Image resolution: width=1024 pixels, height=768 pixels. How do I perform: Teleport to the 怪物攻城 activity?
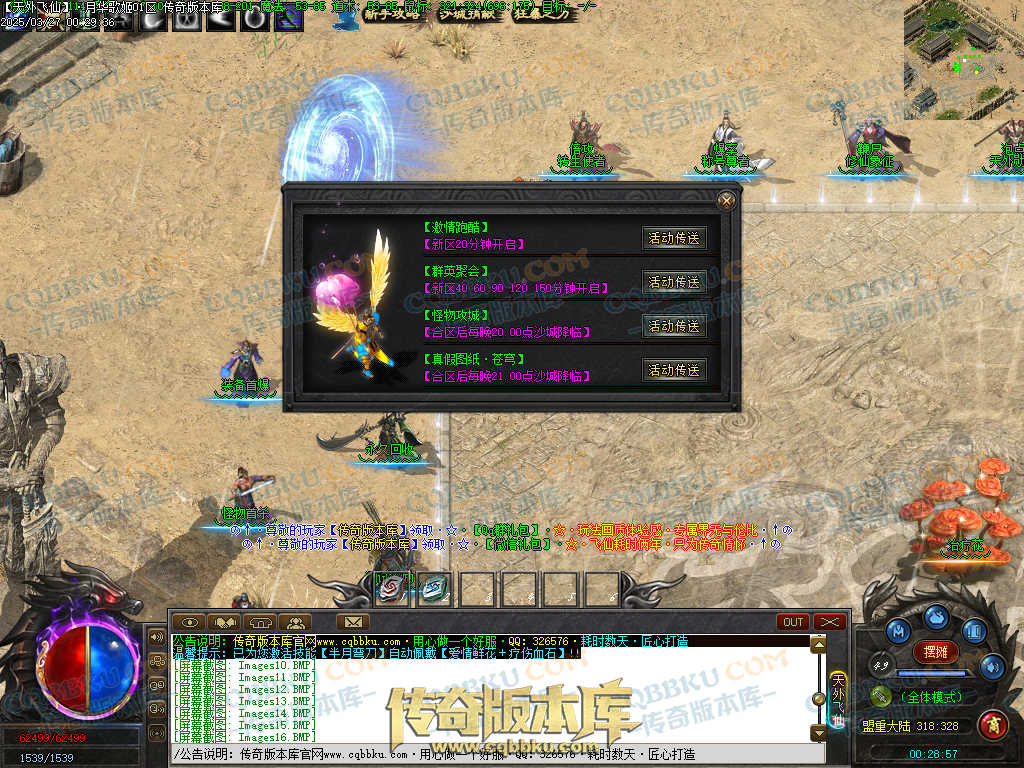674,326
